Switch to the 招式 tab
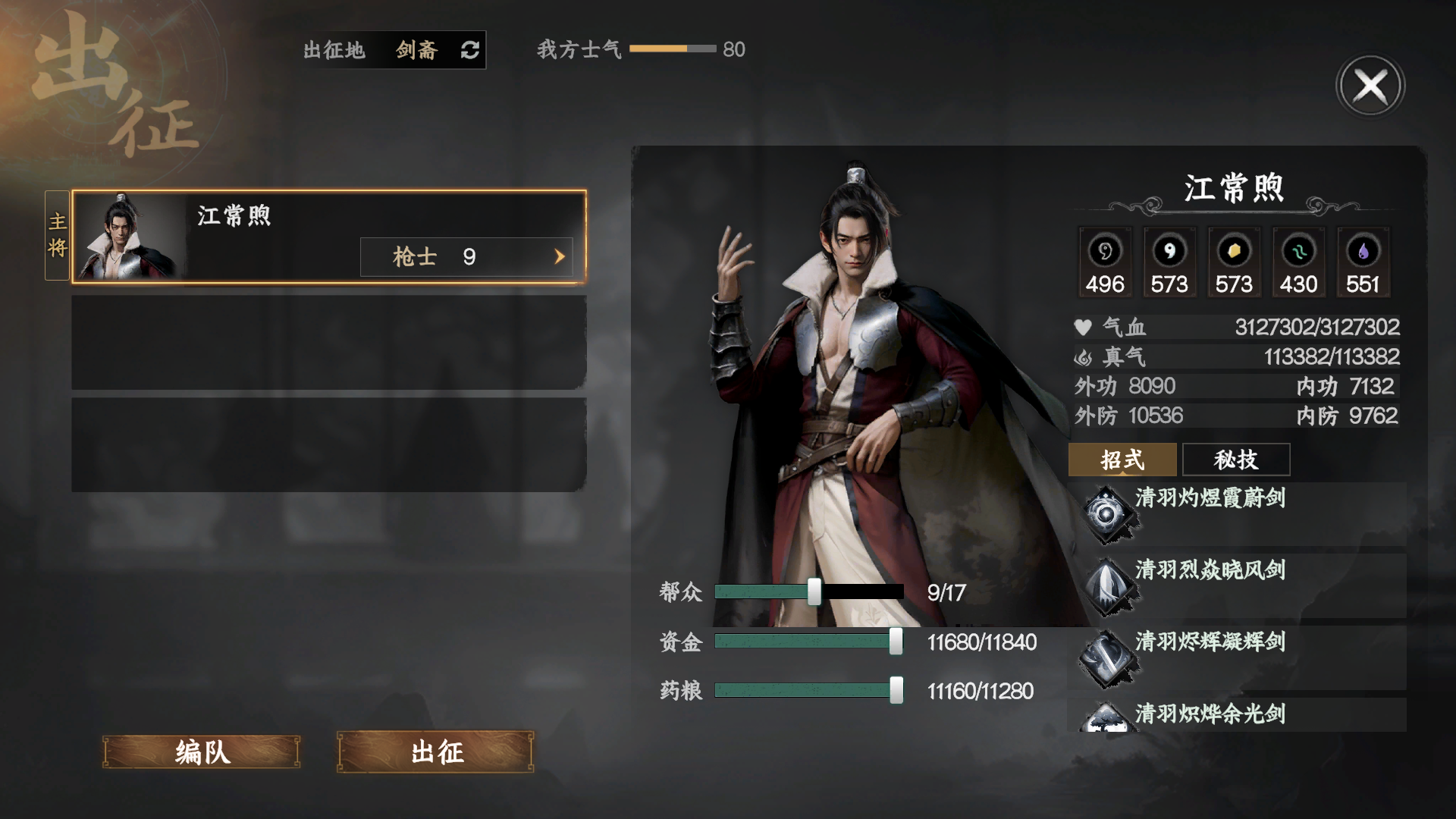Screen dimensions: 1456x819 click(1122, 460)
